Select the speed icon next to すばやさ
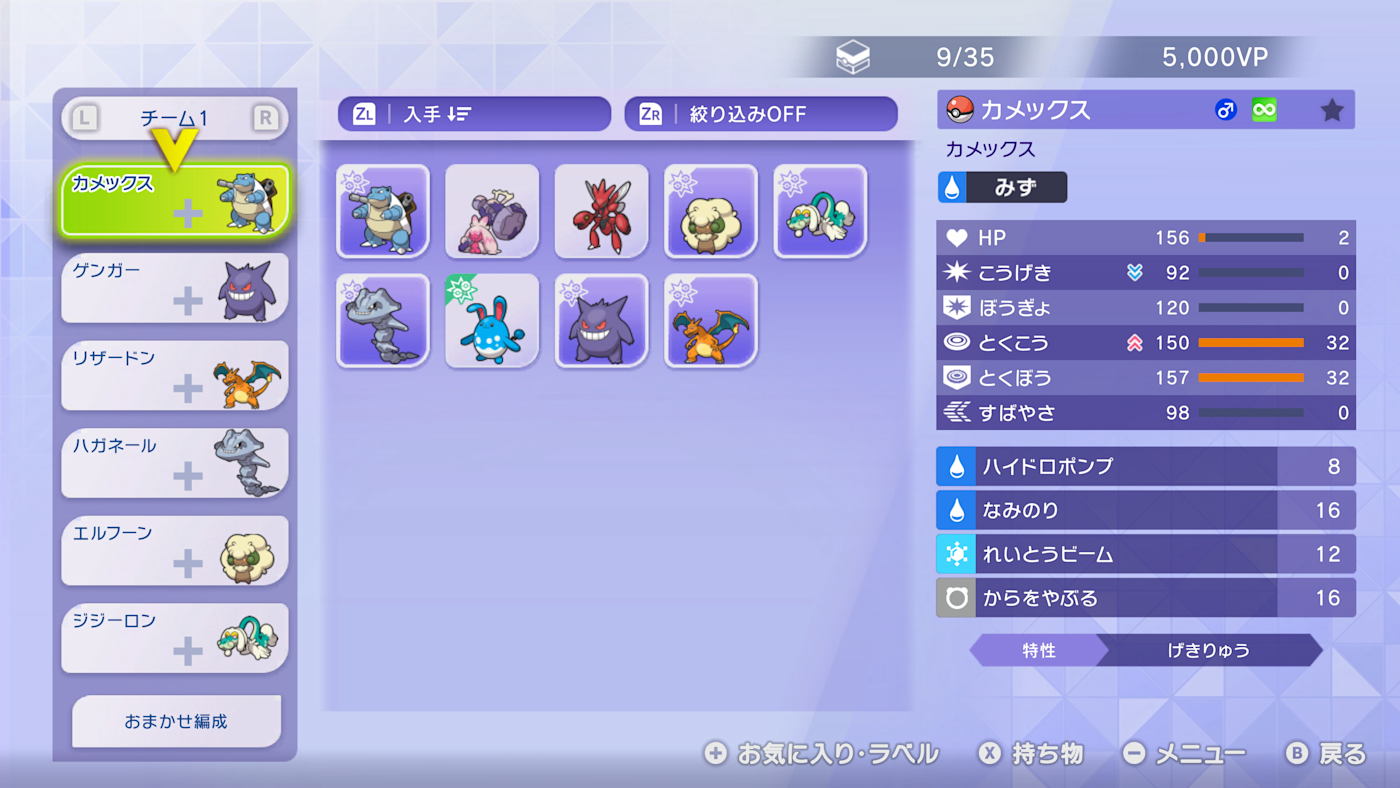The height and width of the screenshot is (788, 1400). point(956,412)
